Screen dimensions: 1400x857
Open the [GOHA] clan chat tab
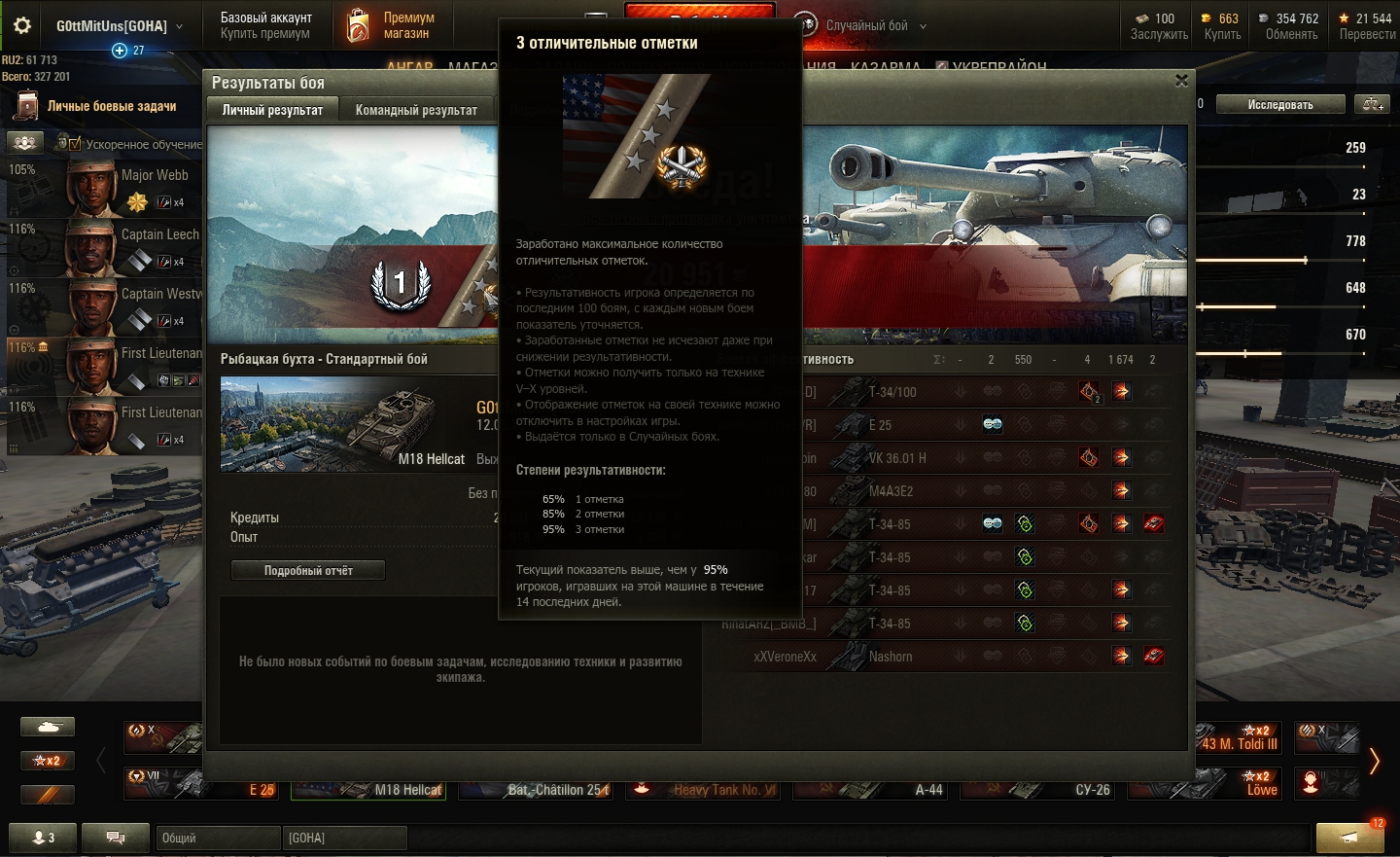click(344, 838)
